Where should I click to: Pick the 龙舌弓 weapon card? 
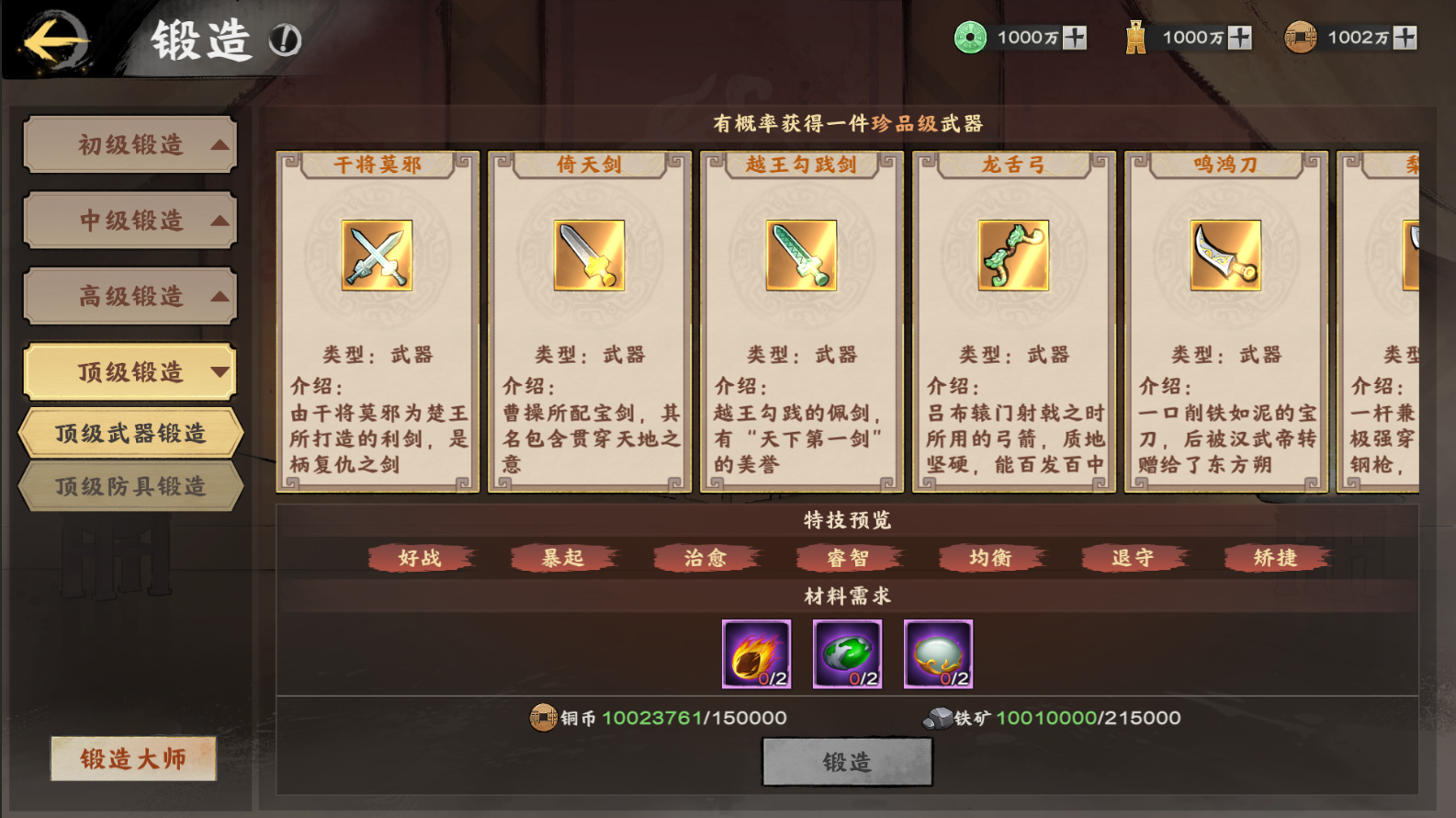pos(1013,322)
